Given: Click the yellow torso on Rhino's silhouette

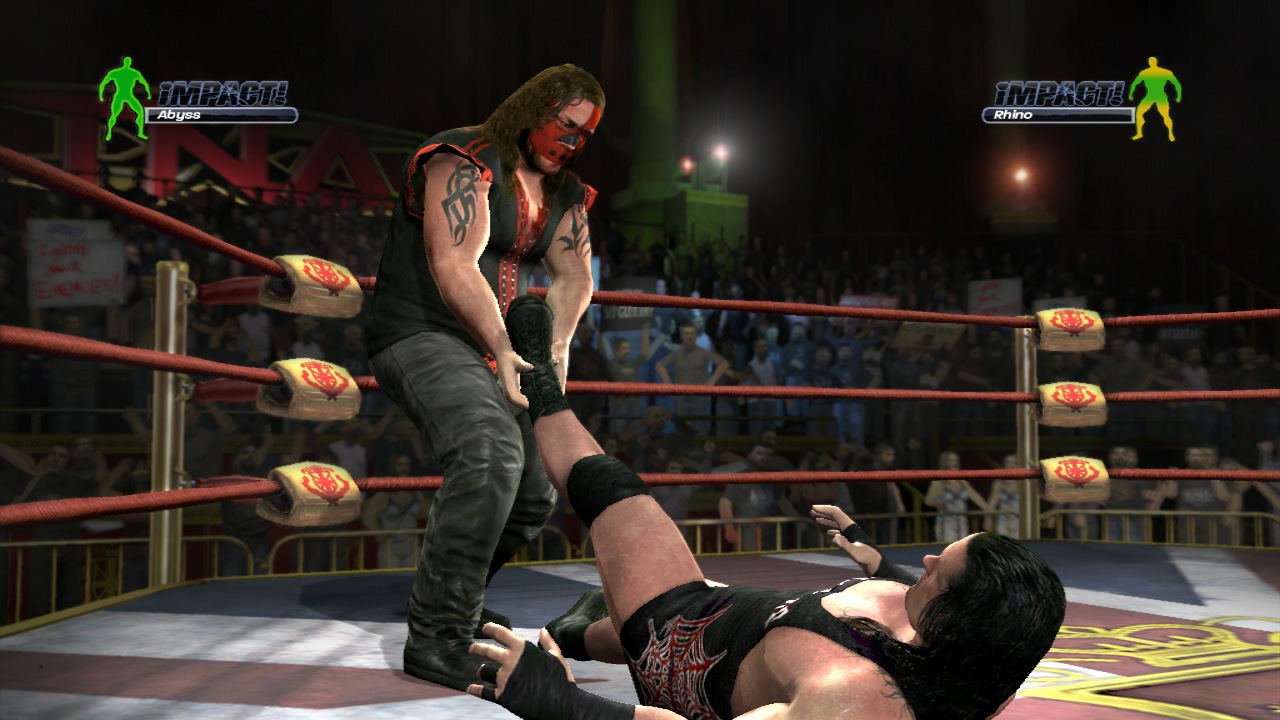Looking at the screenshot, I should pyautogui.click(x=1153, y=72).
